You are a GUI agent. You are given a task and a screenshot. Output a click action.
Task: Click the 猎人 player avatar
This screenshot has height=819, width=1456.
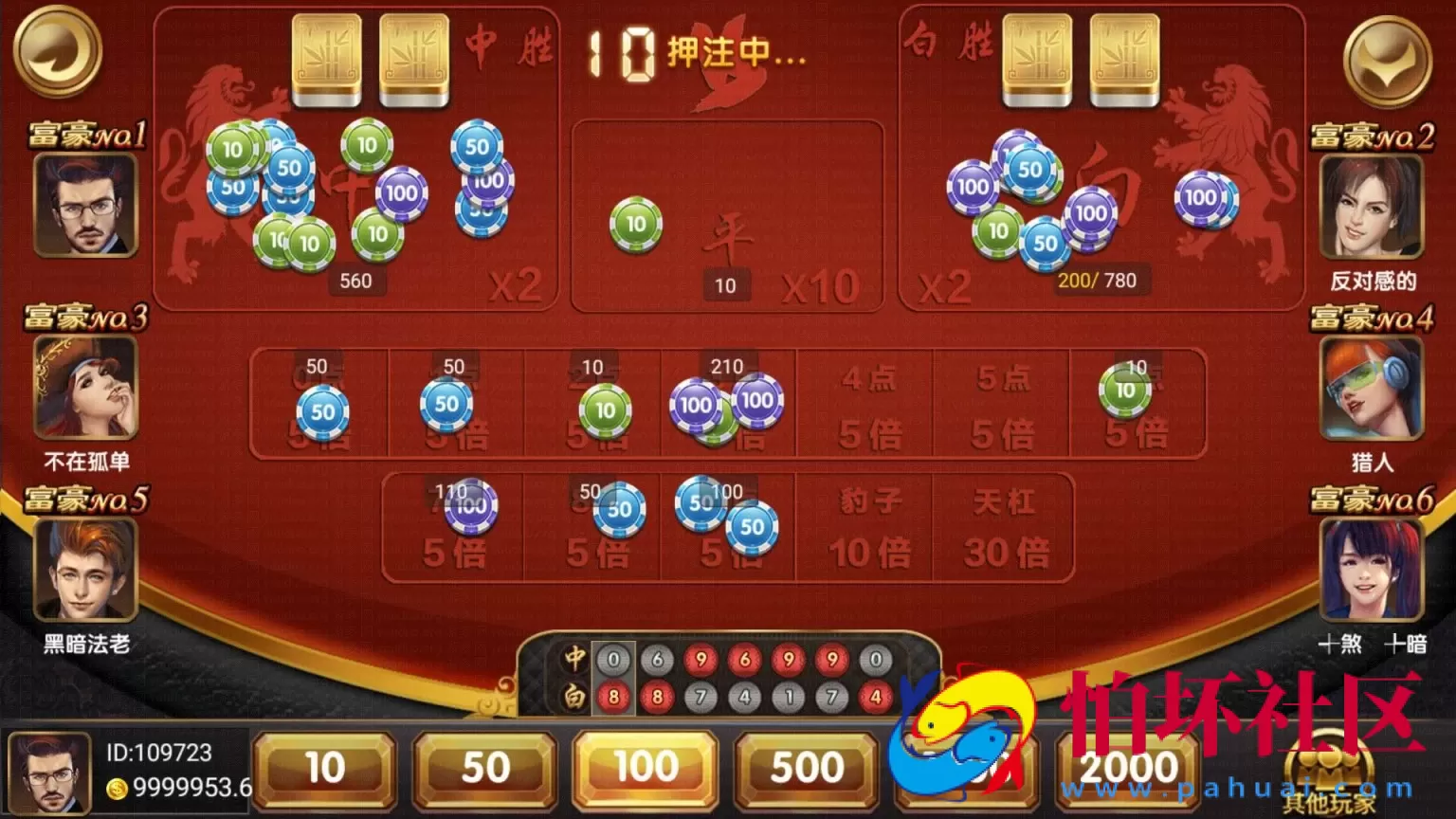tap(1373, 389)
